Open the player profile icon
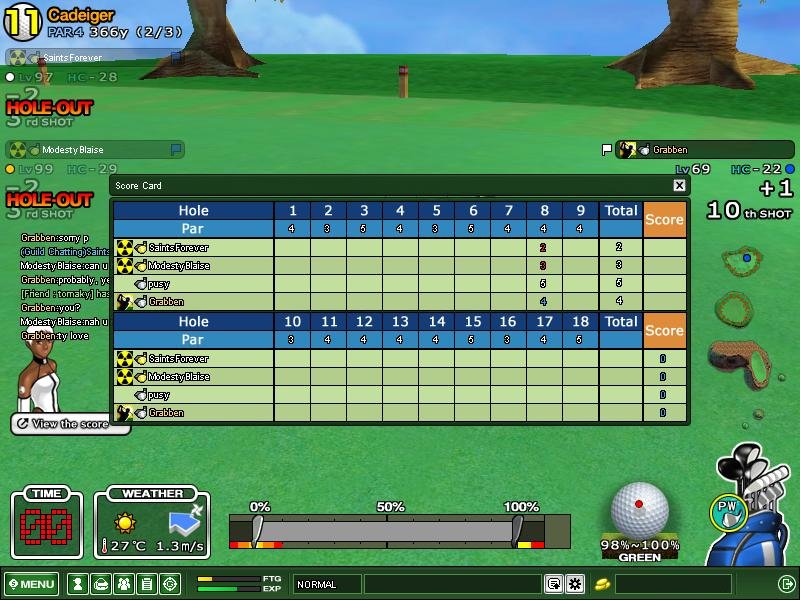 pos(77,584)
